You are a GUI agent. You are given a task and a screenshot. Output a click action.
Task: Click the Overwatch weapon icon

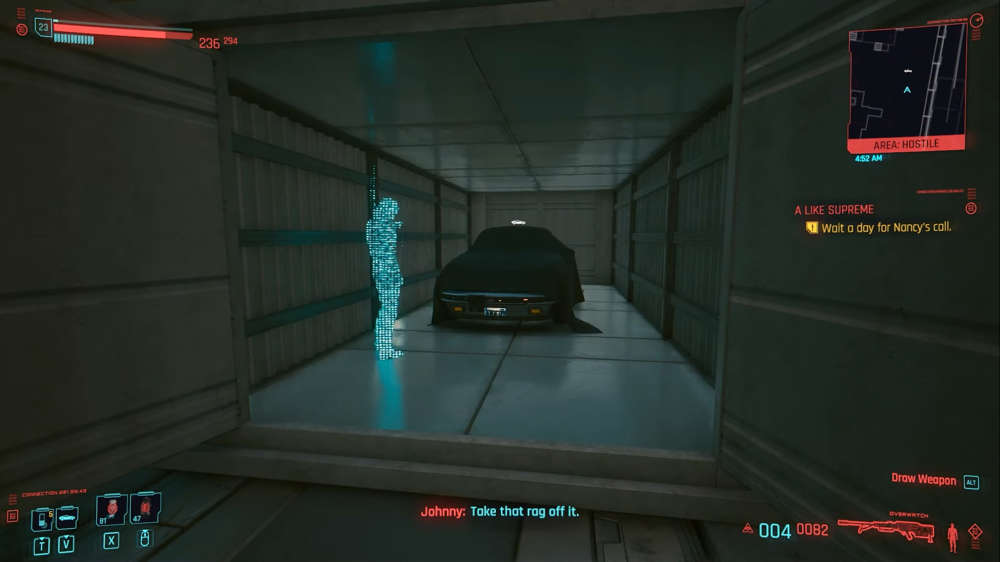(x=885, y=529)
